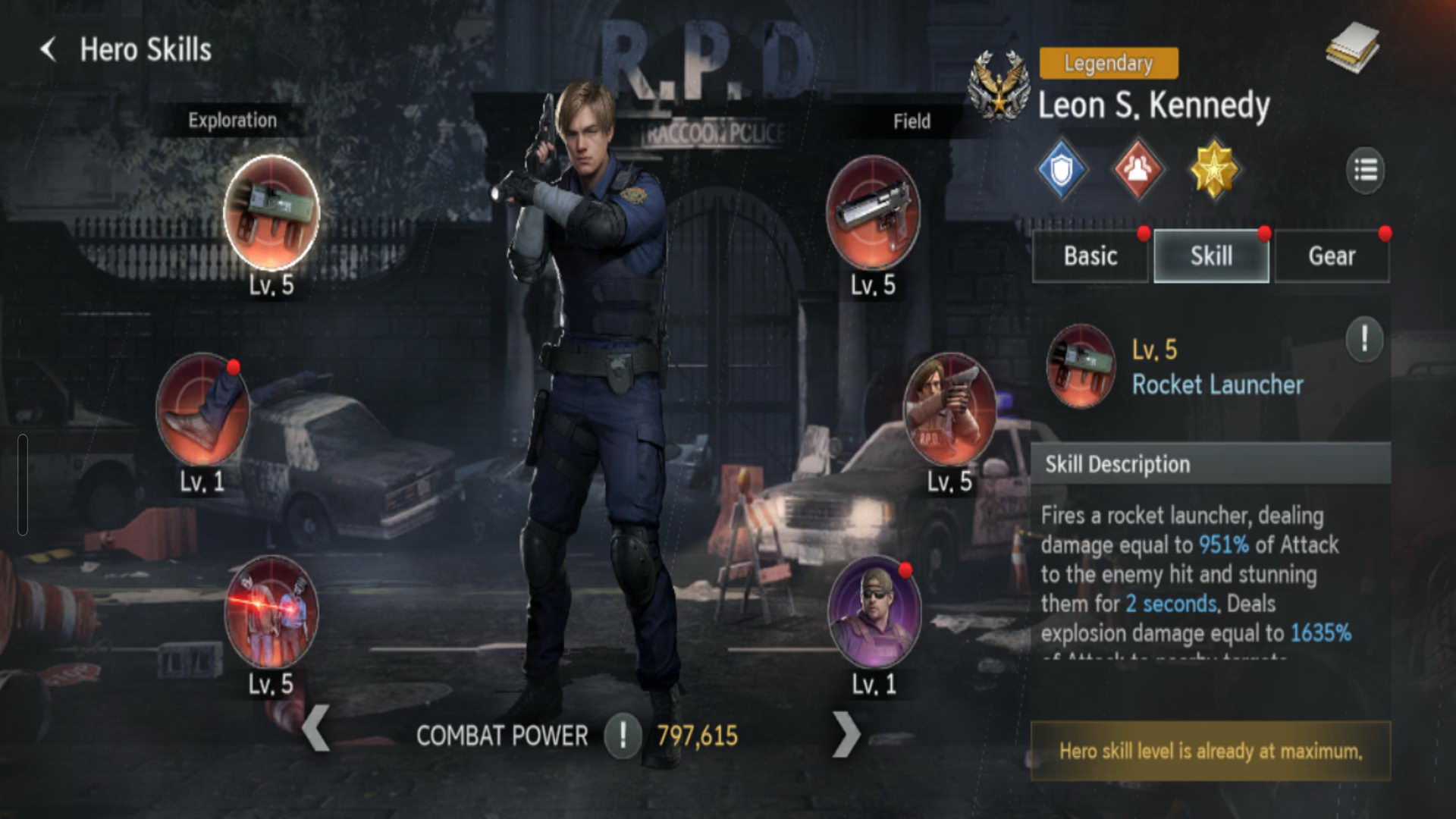Switch to the Basic tab
This screenshot has width=1456, height=819.
1090,256
